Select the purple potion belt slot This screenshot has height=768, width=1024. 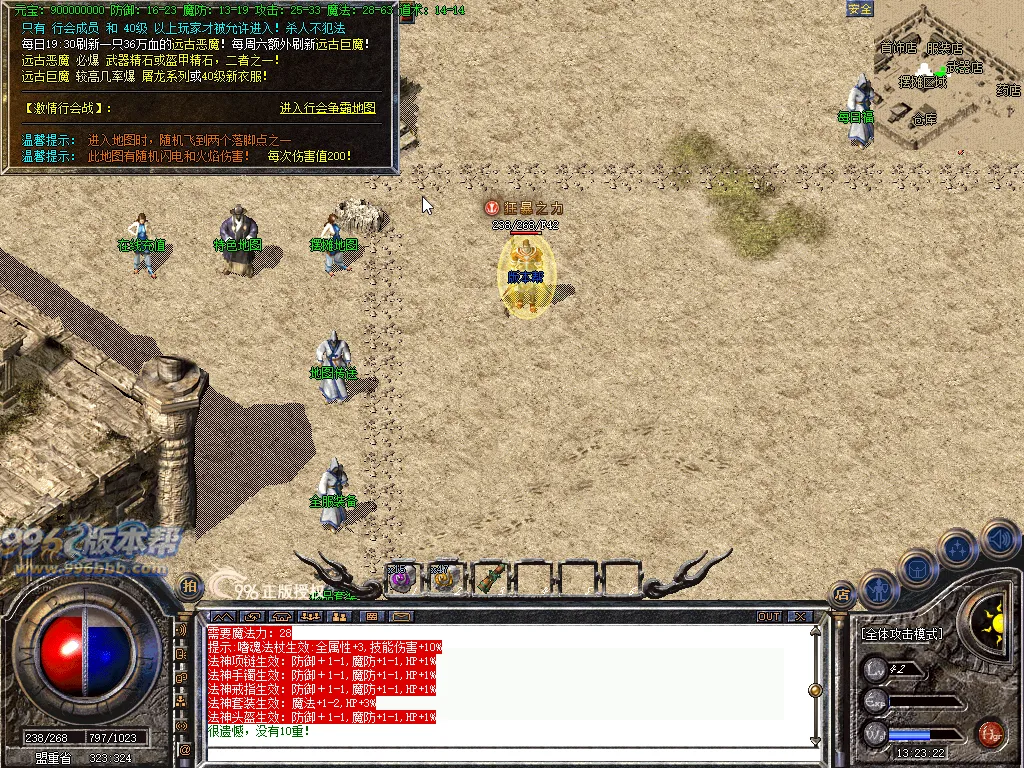tap(401, 577)
